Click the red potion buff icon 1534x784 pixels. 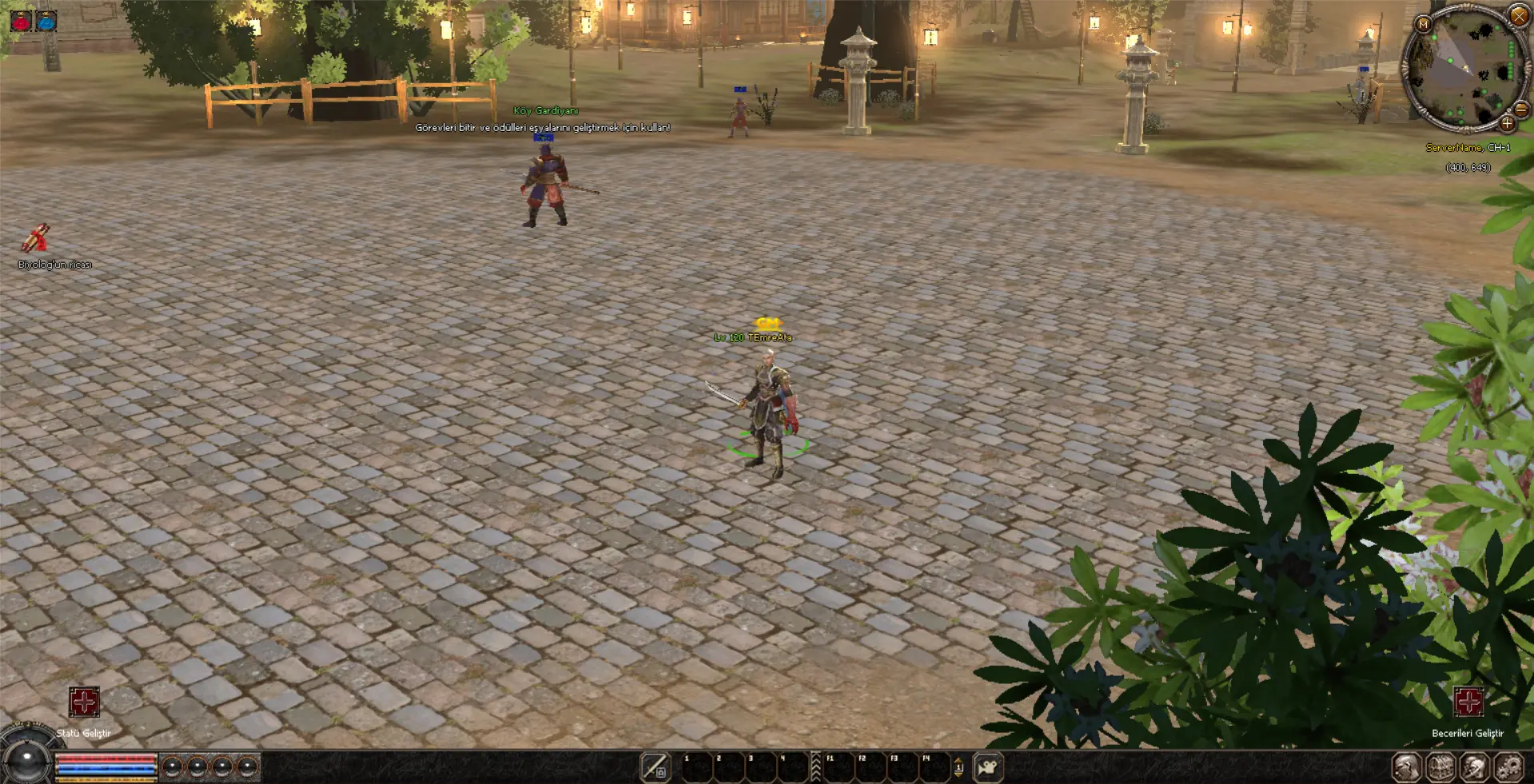click(x=21, y=21)
